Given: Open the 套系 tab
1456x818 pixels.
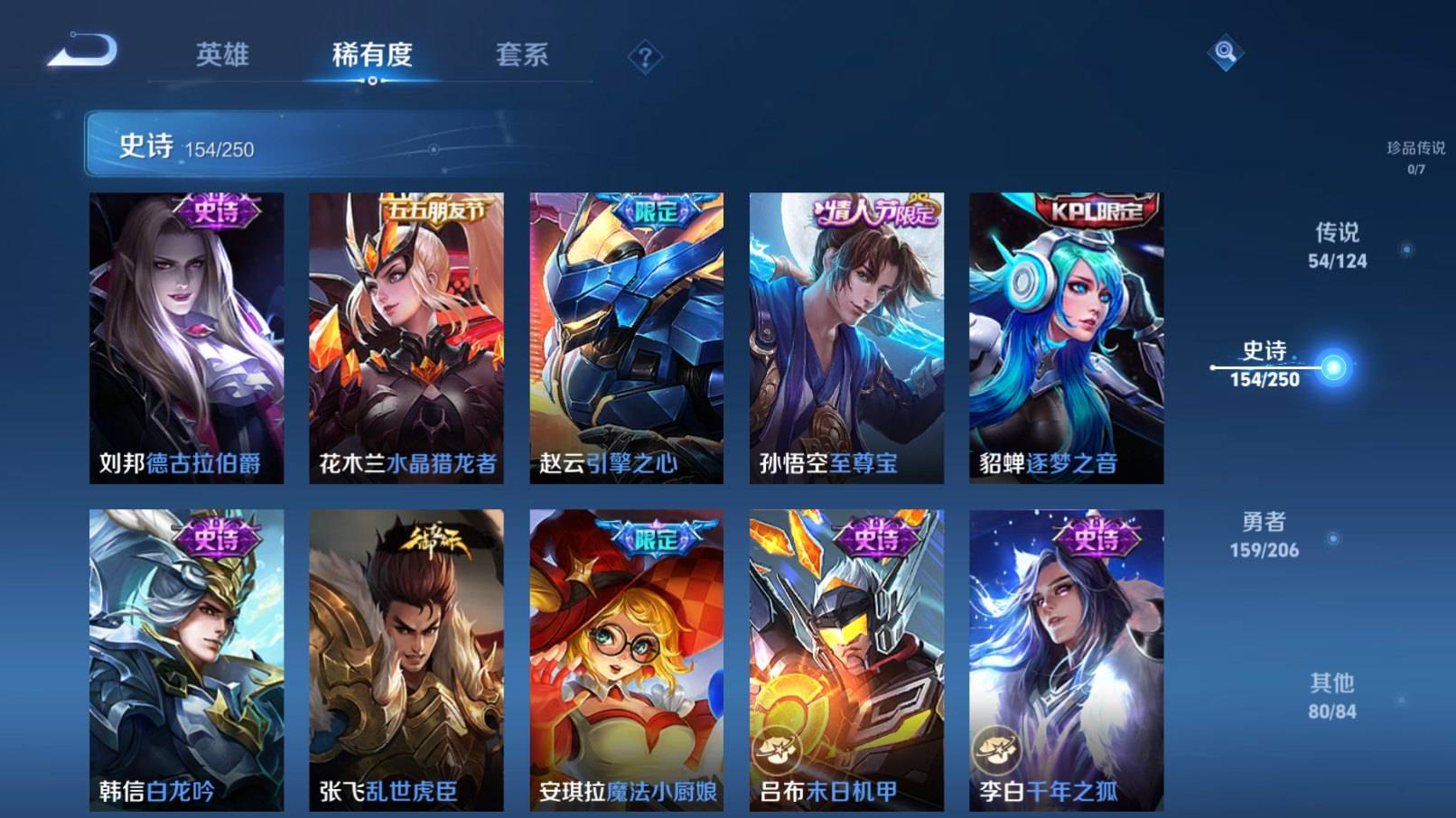Looking at the screenshot, I should click(x=521, y=55).
